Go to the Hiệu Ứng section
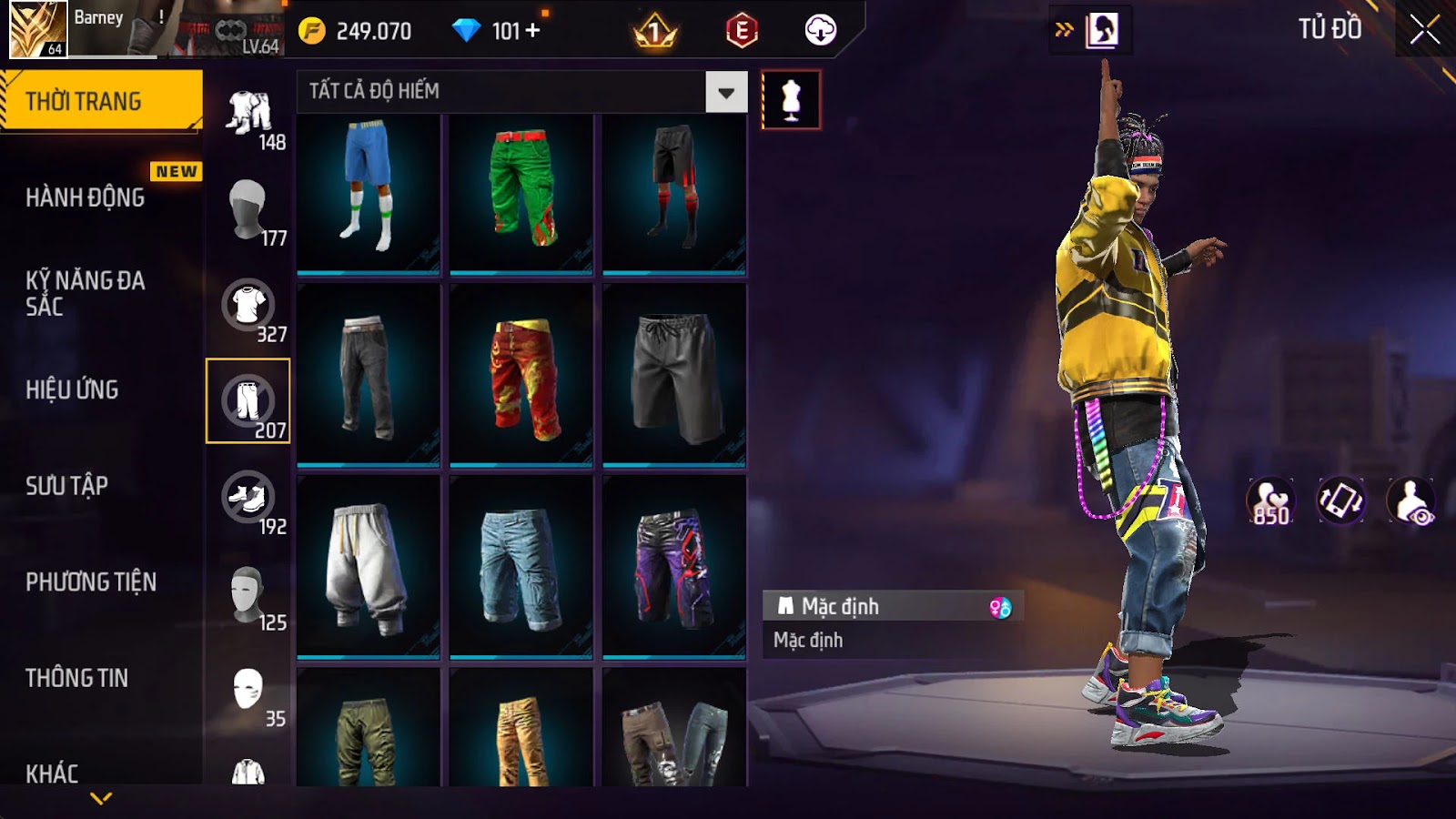This screenshot has width=1456, height=819. click(73, 389)
